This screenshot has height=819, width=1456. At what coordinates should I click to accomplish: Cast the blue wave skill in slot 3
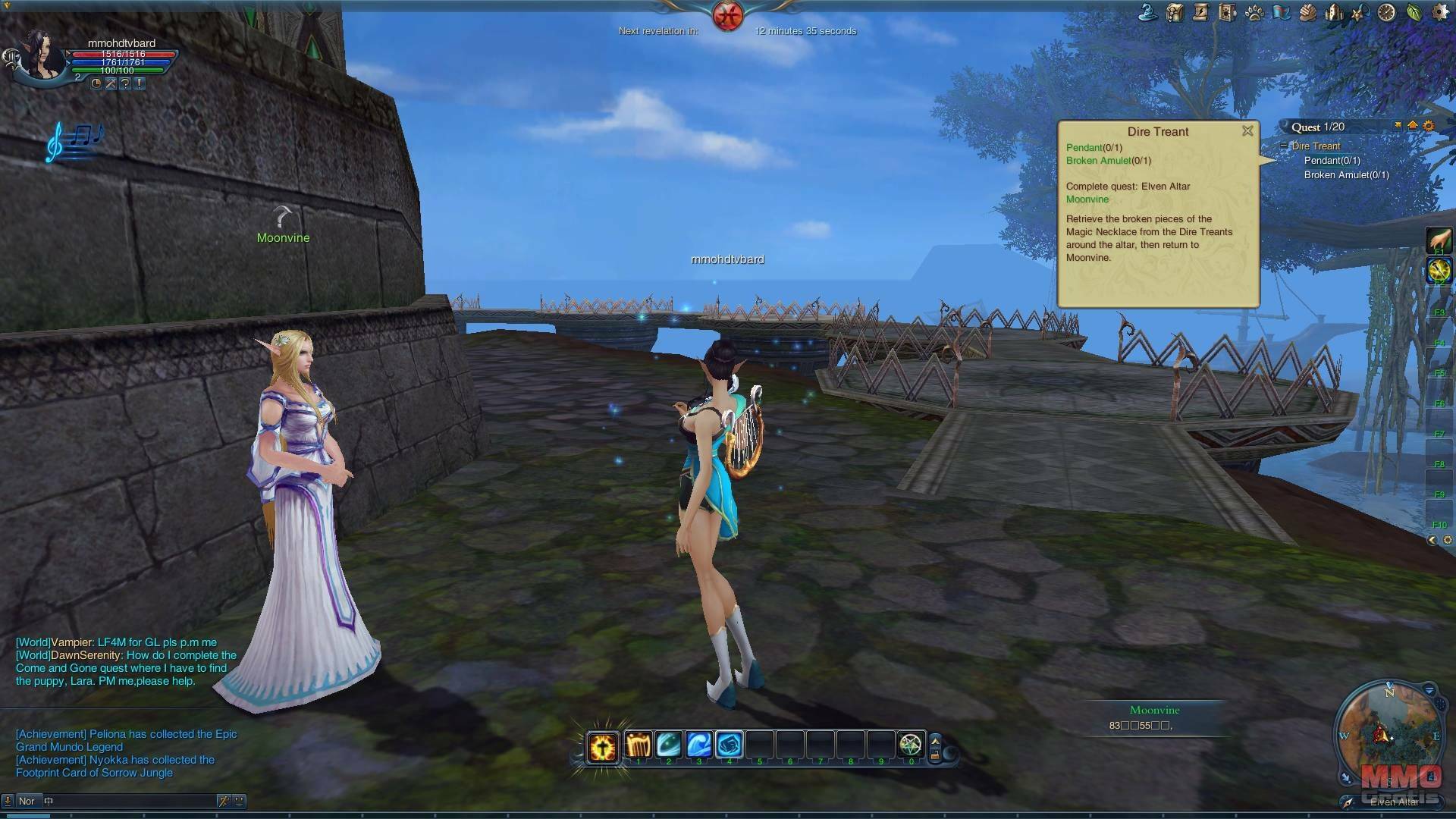698,745
